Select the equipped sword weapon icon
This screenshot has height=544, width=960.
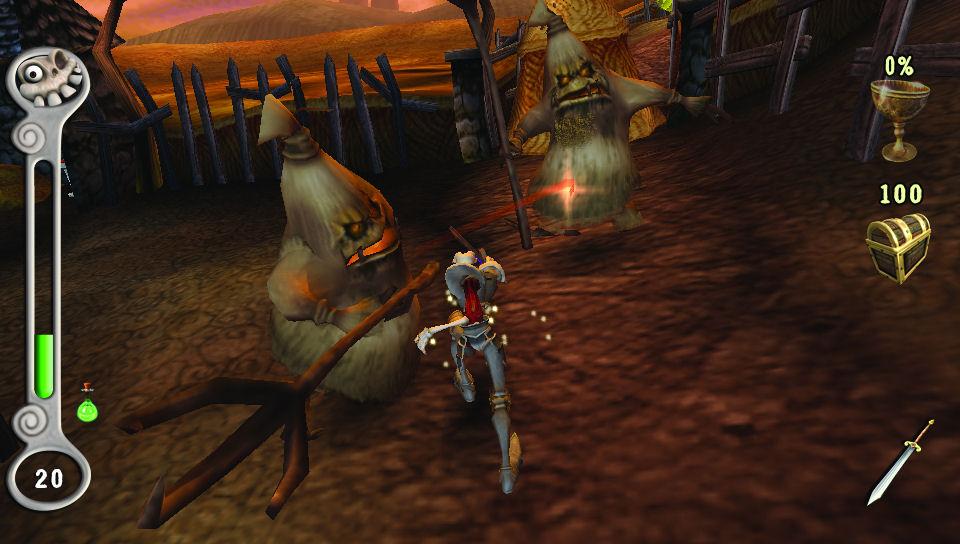900,462
